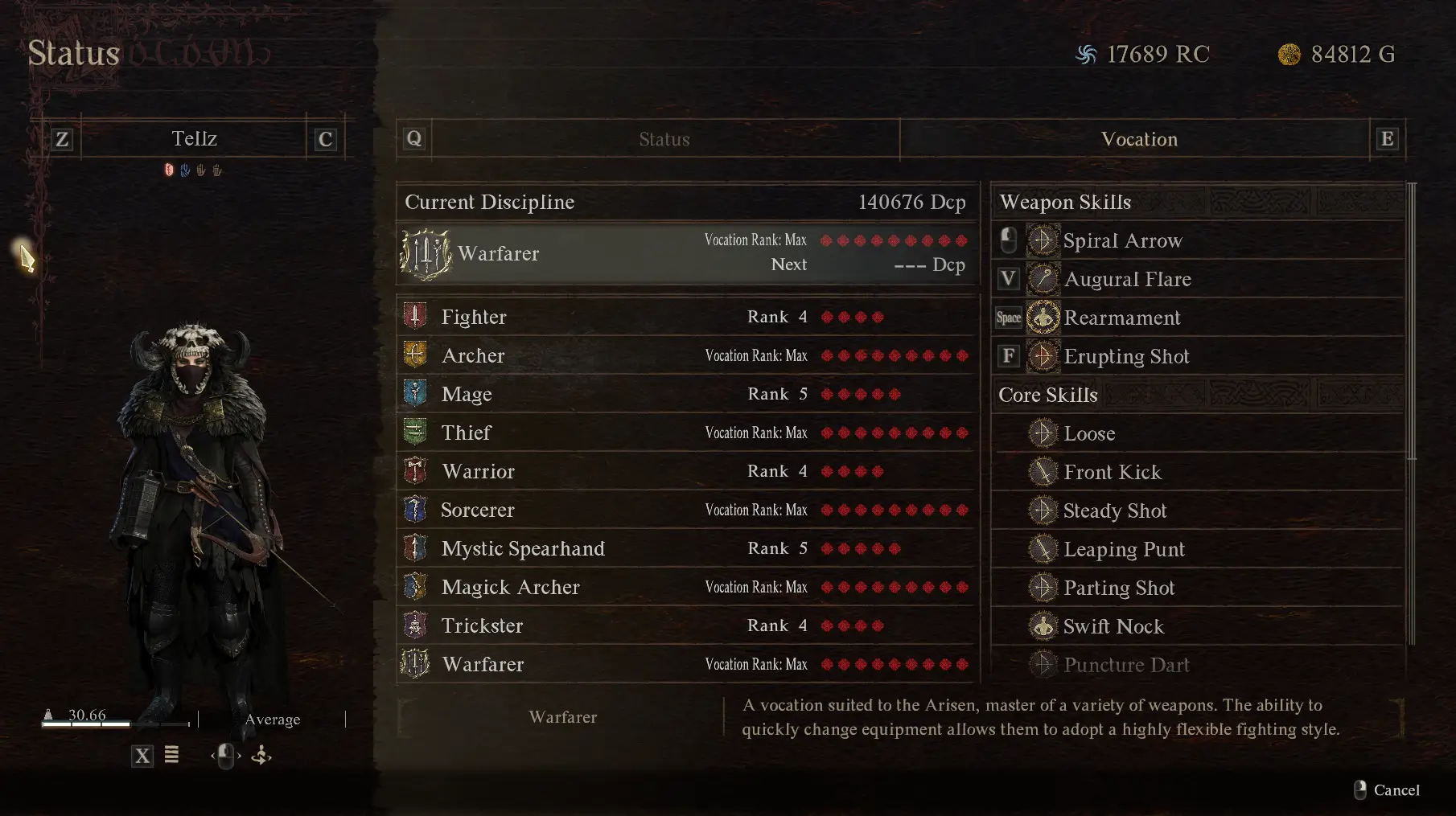Select the Spiral Arrow skill icon
This screenshot has height=816, width=1456.
[1043, 240]
